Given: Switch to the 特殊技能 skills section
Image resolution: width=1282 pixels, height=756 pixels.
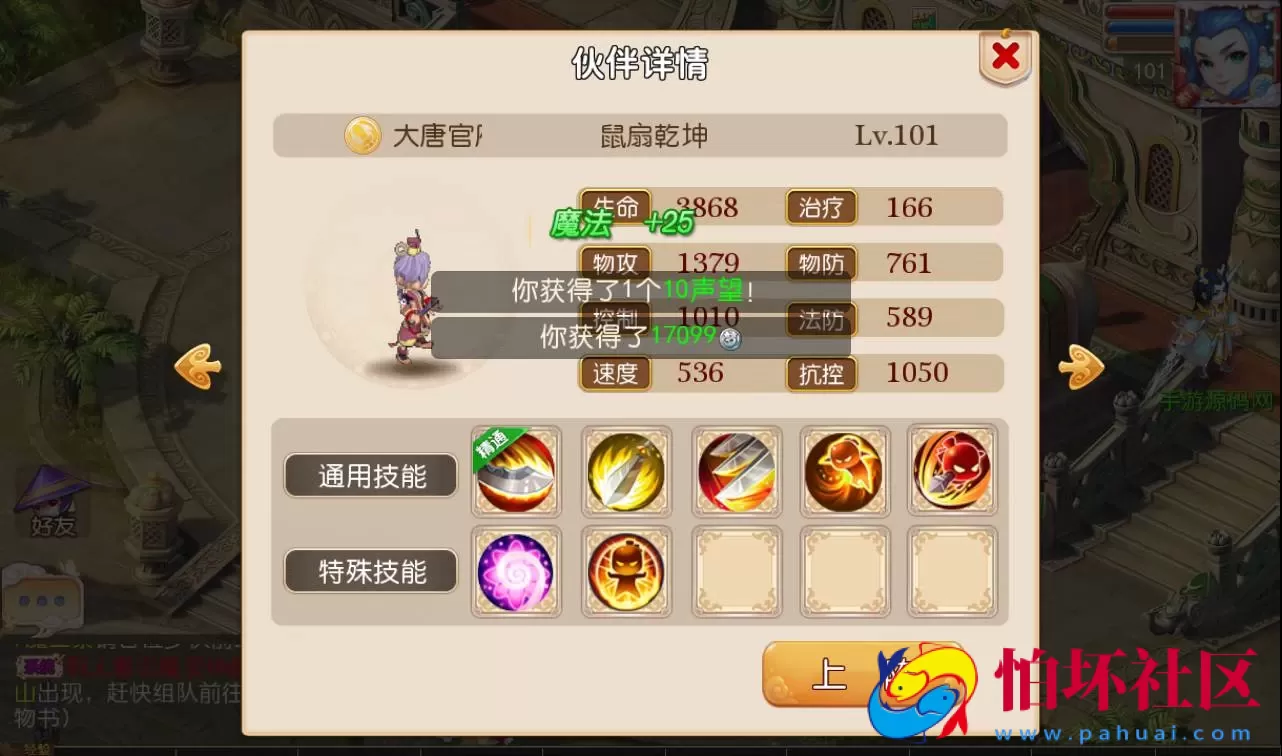Looking at the screenshot, I should click(x=370, y=571).
